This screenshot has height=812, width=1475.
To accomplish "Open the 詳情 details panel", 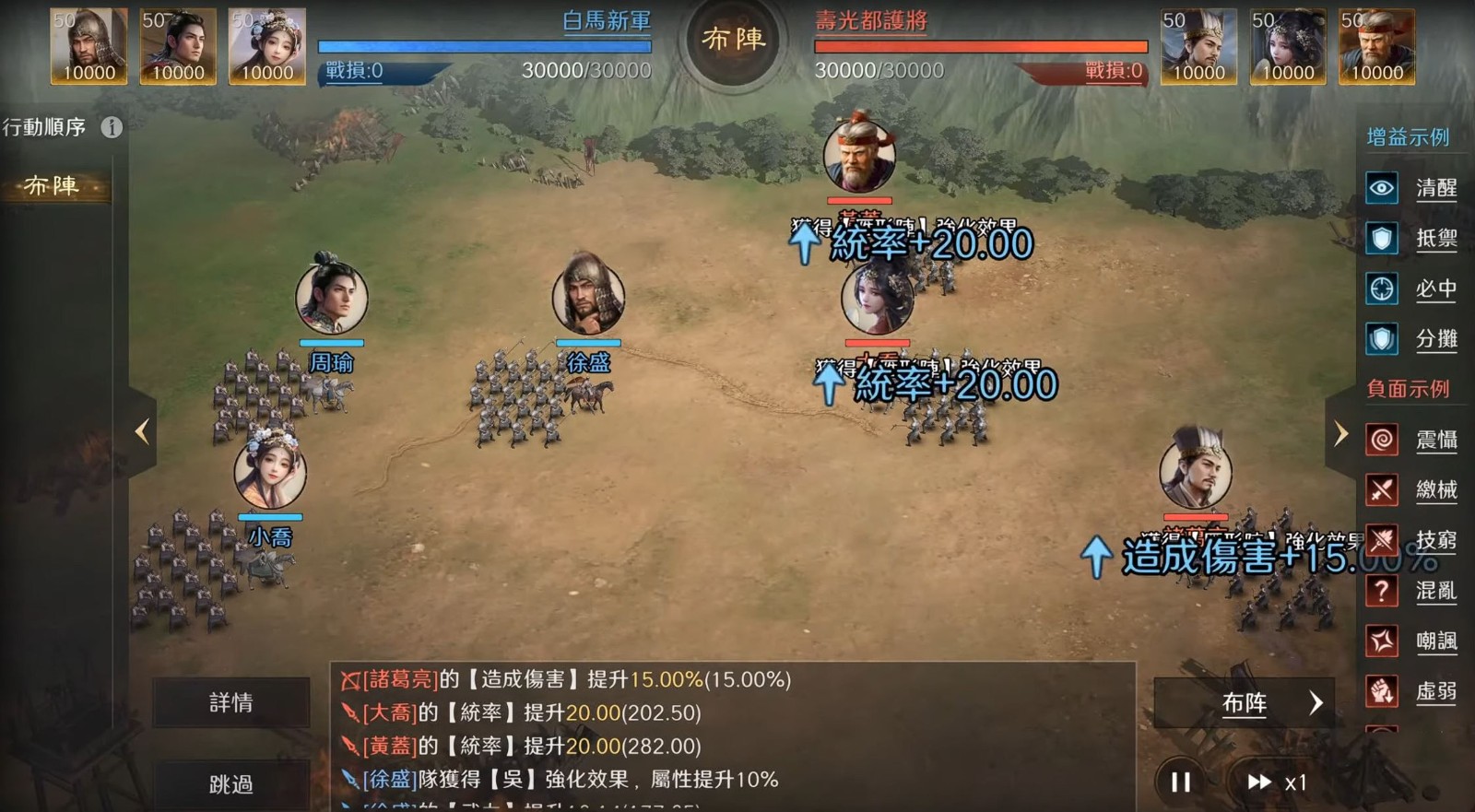I will (x=230, y=703).
